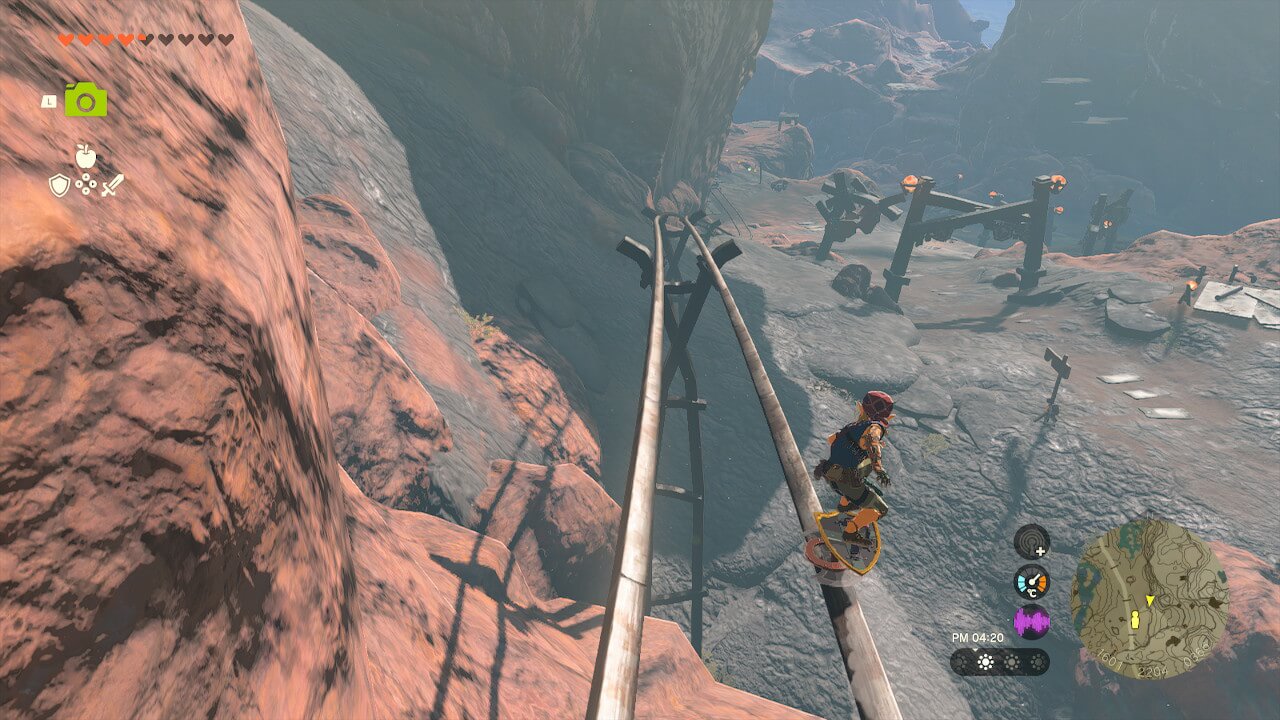This screenshot has width=1280, height=720.
Task: Click the purple noise meter icon
Action: (x=1031, y=622)
